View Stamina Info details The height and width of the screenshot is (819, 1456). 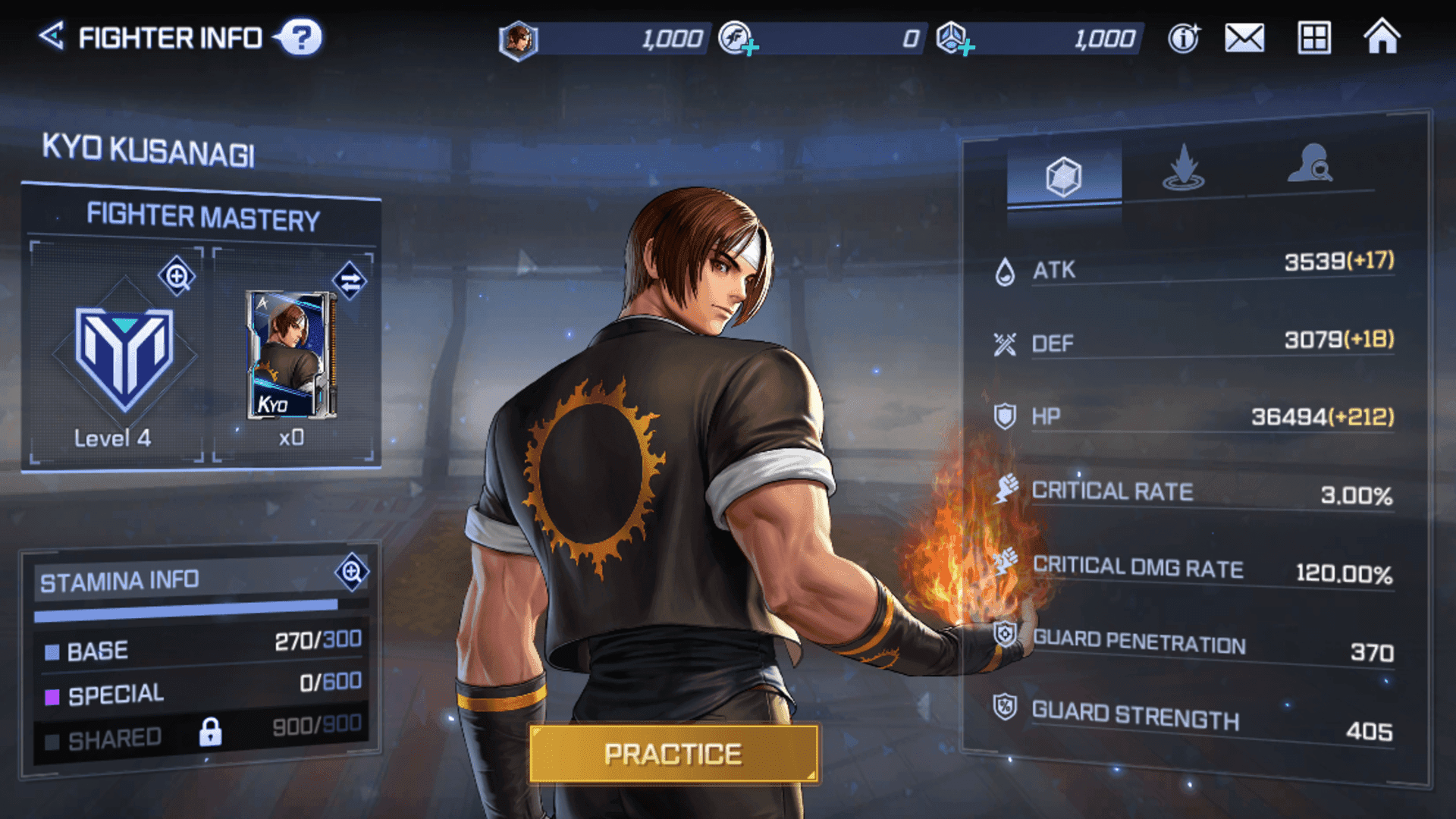pos(352,572)
